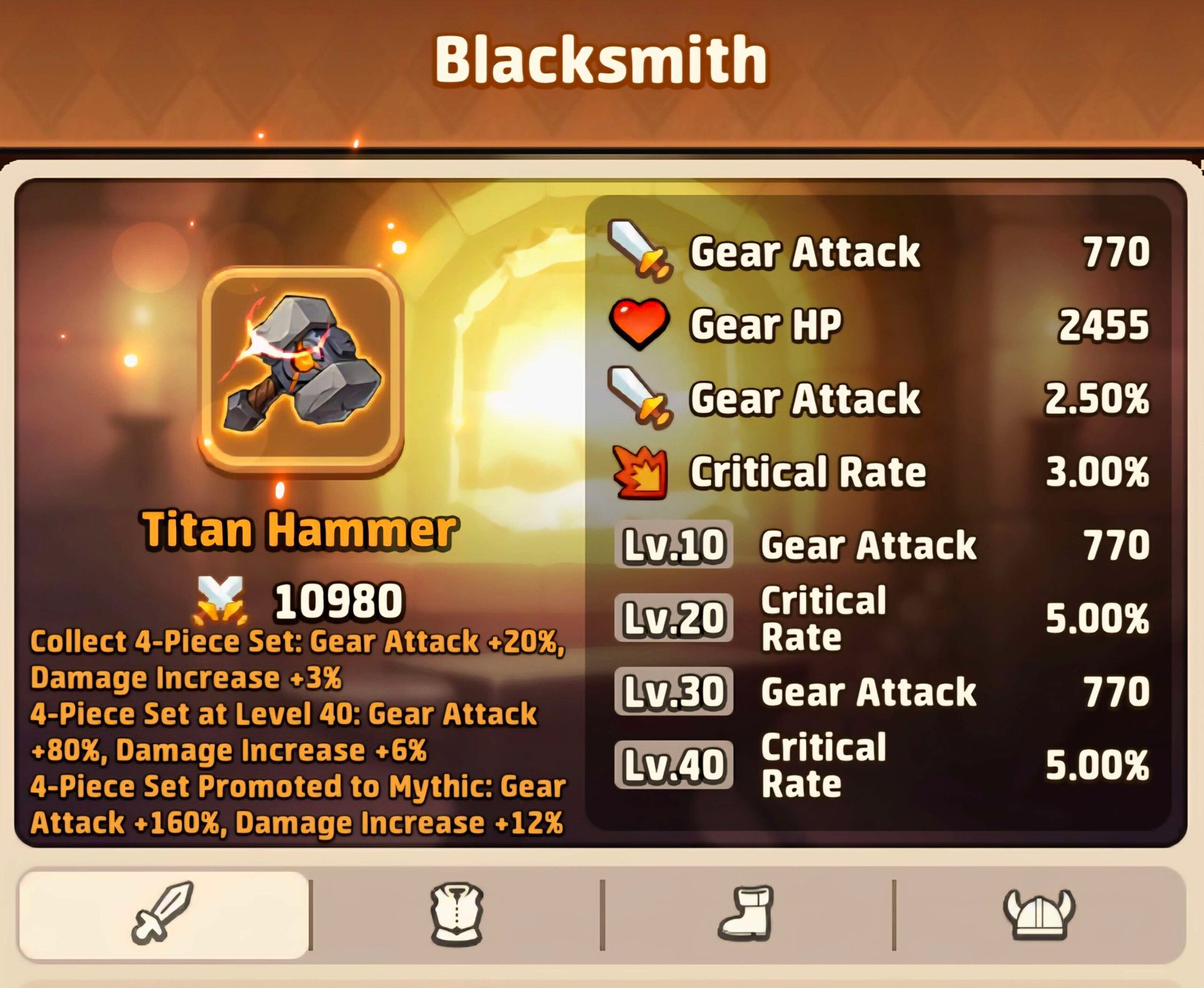Select the sword weapon tab

163,914
